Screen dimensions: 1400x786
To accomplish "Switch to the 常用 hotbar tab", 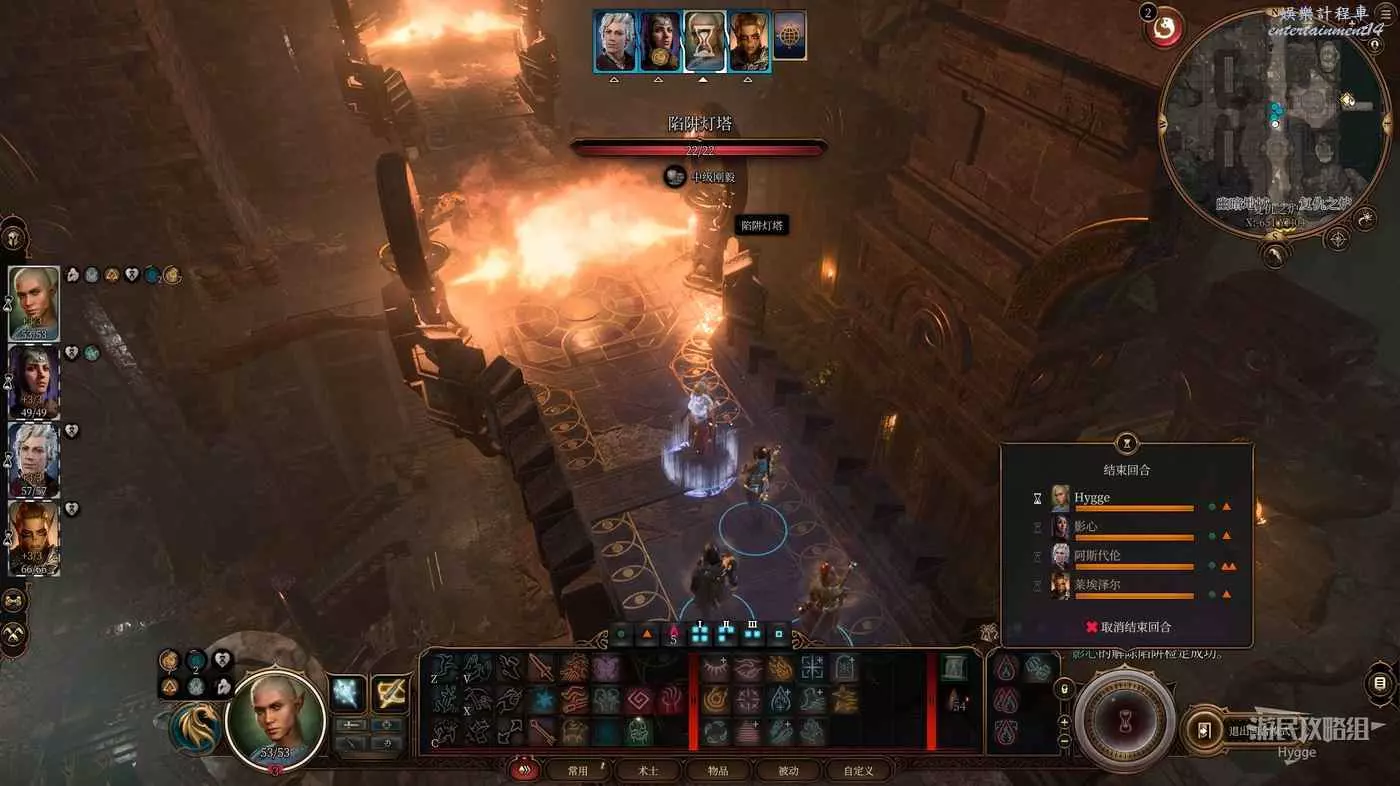I will (x=578, y=771).
